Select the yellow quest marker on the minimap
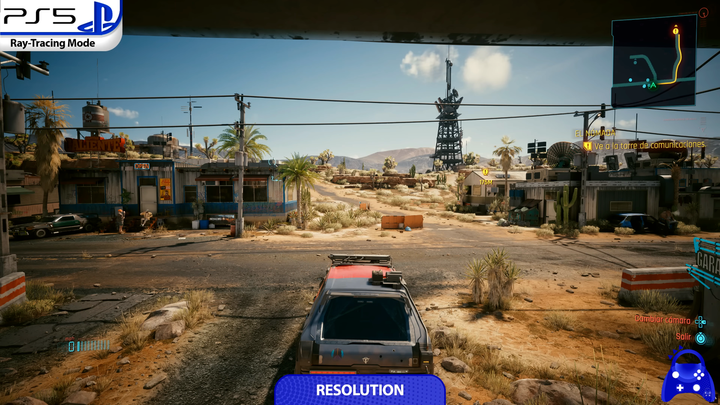720x405 pixels. 676,30
